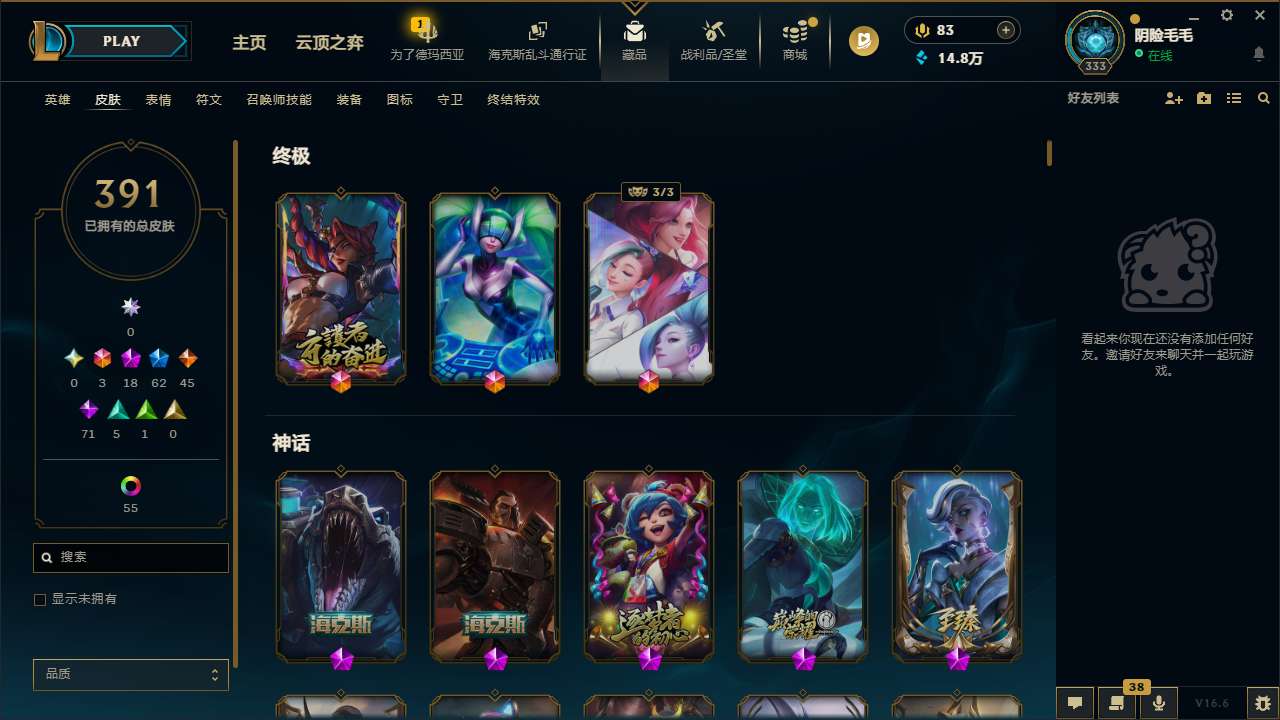Open the 品质 quality dropdown
Image resolution: width=1280 pixels, height=720 pixels.
coord(130,674)
